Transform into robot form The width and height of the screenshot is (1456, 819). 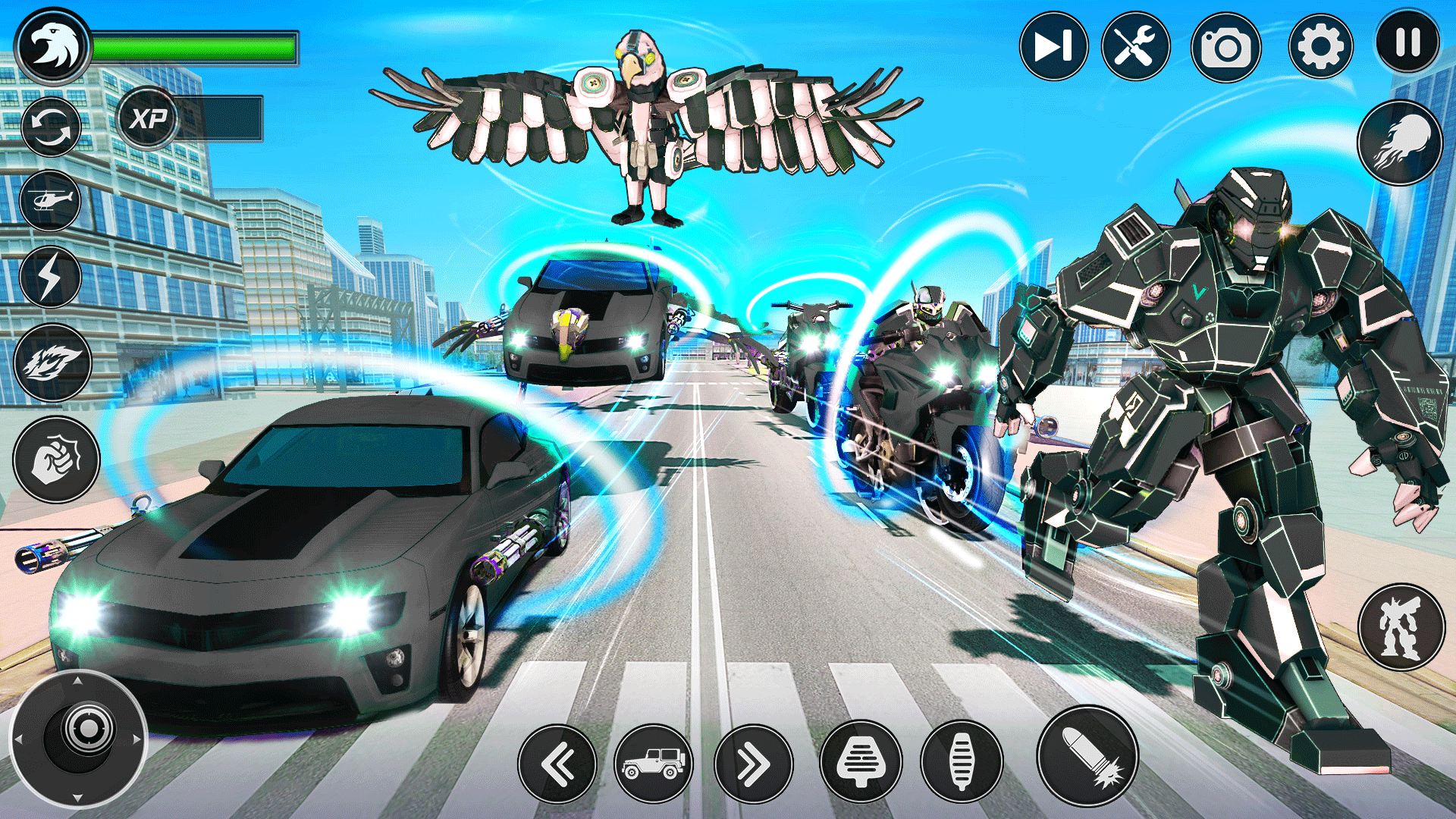[x=1401, y=627]
